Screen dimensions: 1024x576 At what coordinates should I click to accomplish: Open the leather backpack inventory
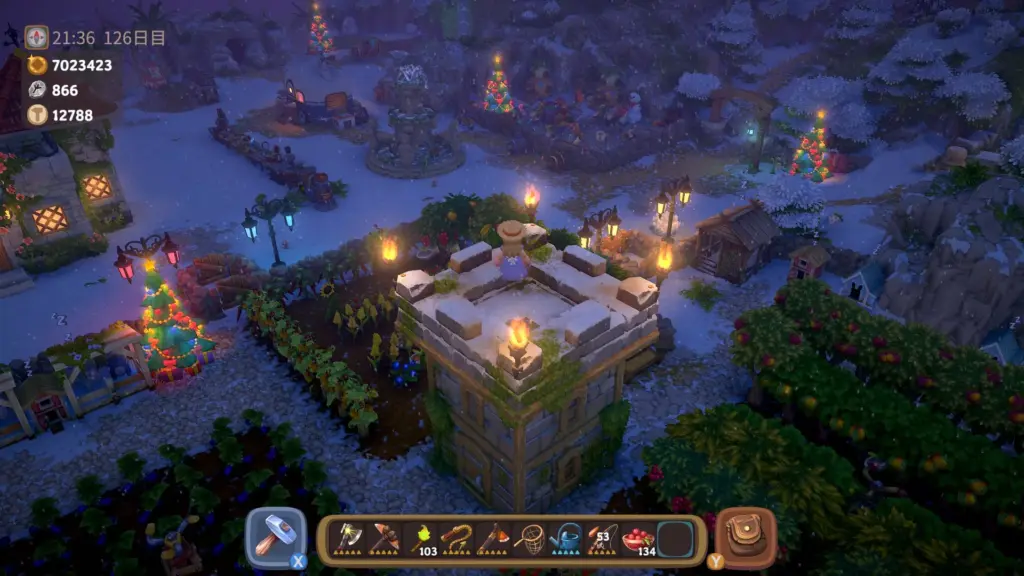(x=746, y=537)
